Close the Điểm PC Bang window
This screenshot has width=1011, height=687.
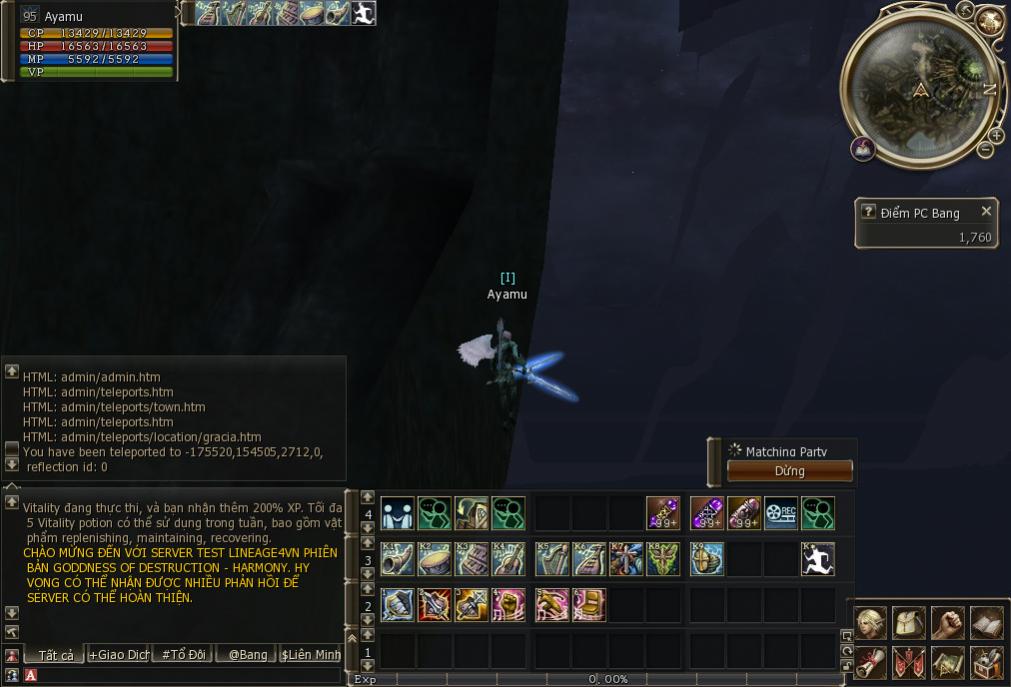click(986, 212)
